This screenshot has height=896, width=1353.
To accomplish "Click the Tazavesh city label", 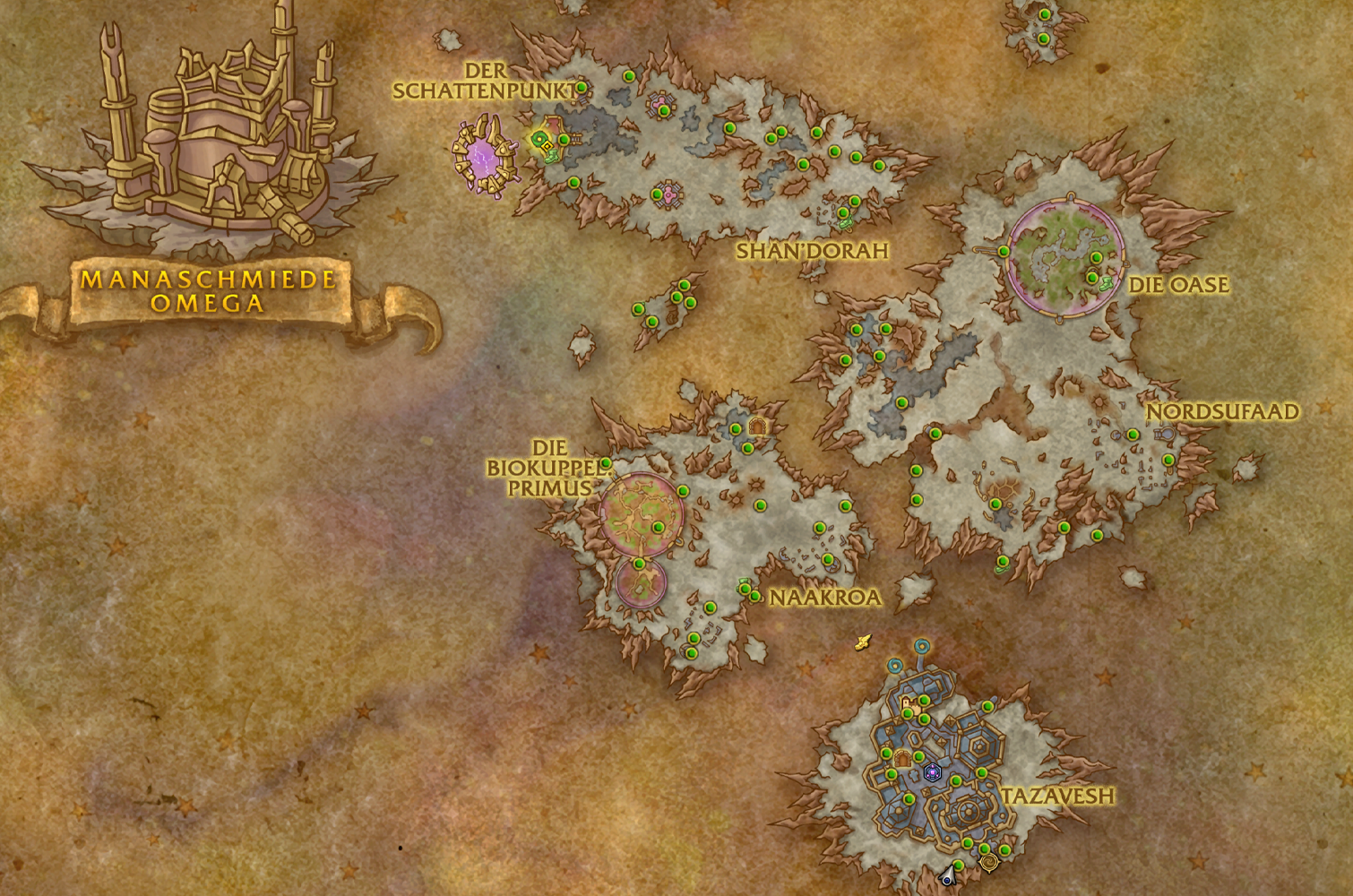I will tap(1057, 796).
